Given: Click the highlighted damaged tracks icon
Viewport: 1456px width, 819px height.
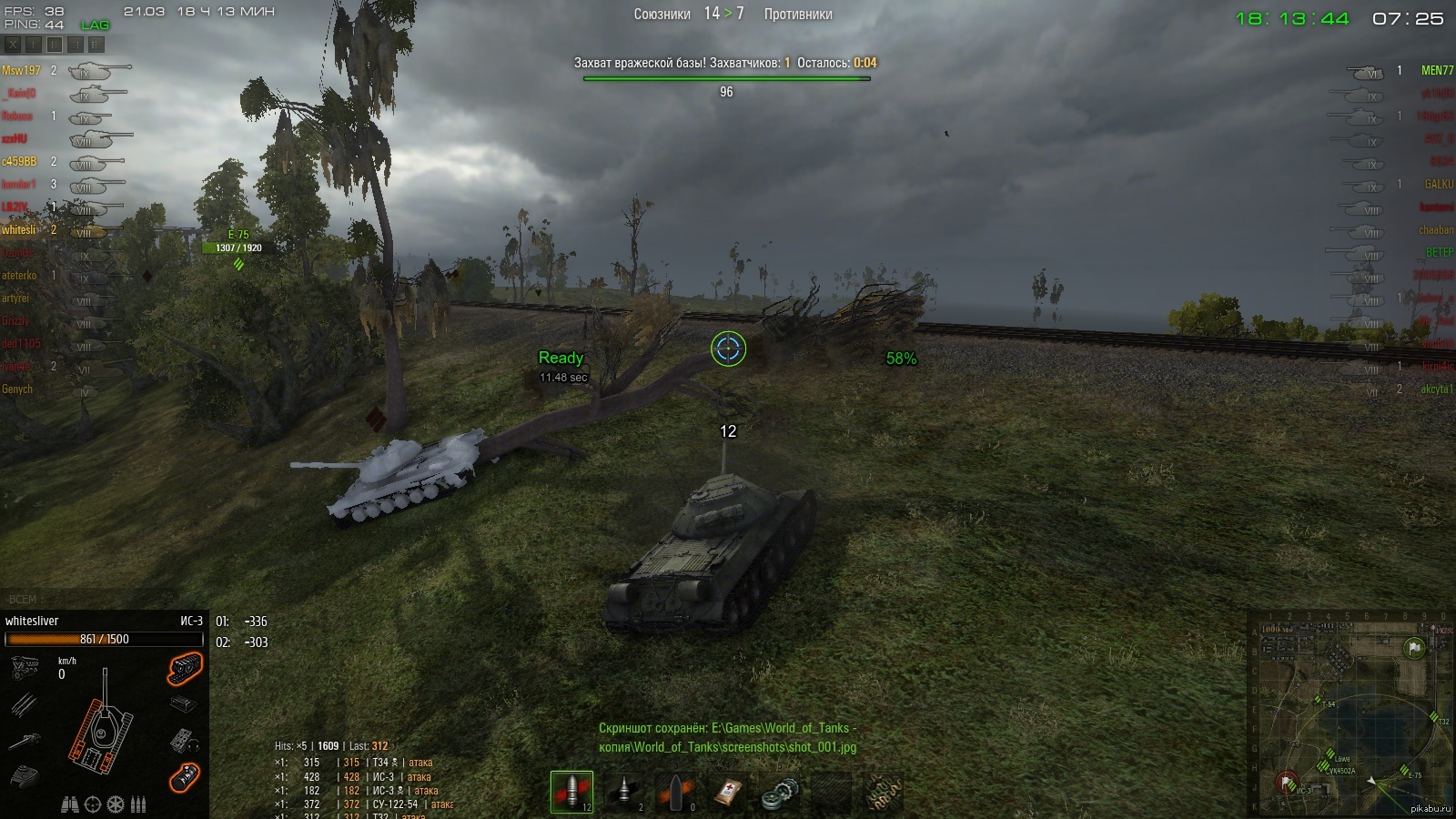Looking at the screenshot, I should [187, 669].
